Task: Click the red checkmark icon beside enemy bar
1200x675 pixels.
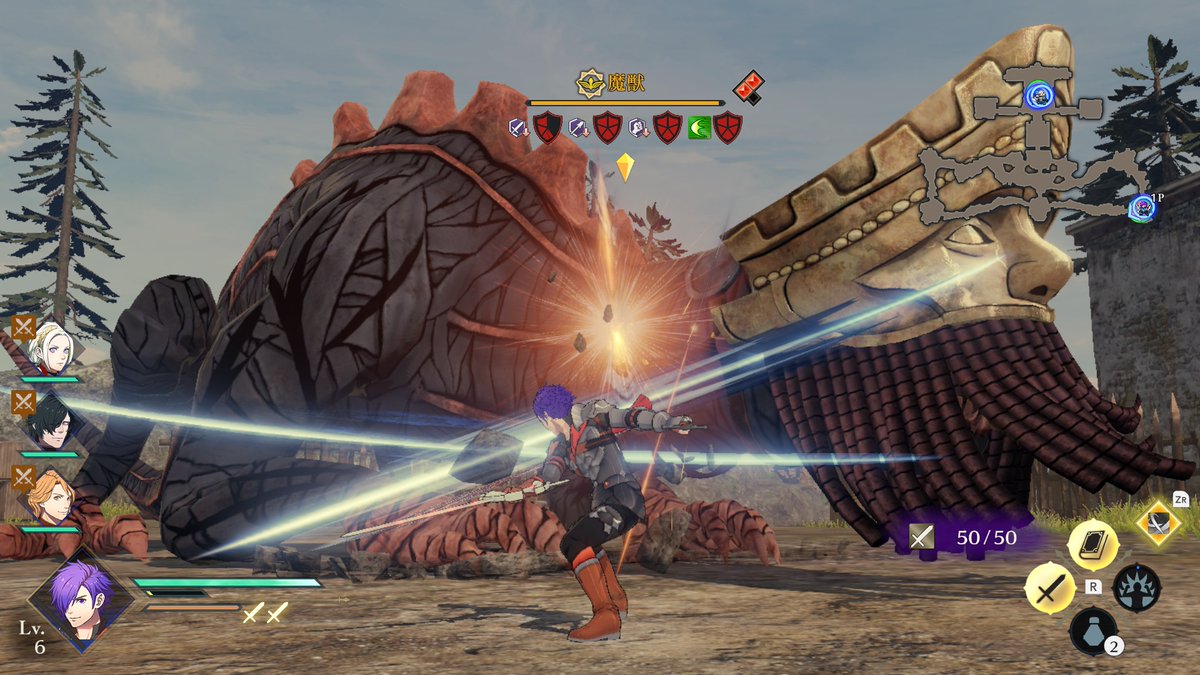Action: [x=746, y=88]
